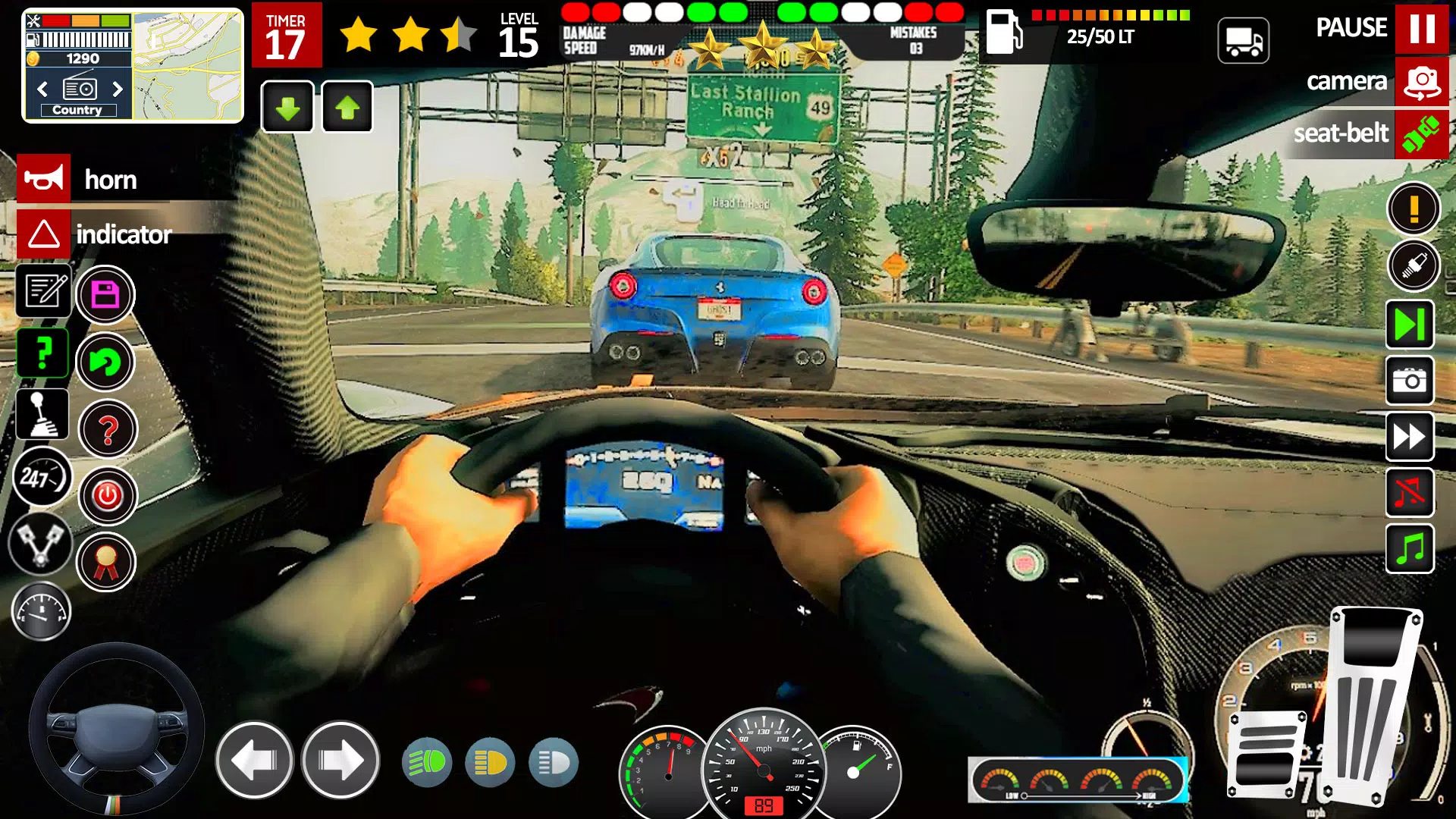
Task: Click the fast-forward button
Action: click(x=1410, y=437)
